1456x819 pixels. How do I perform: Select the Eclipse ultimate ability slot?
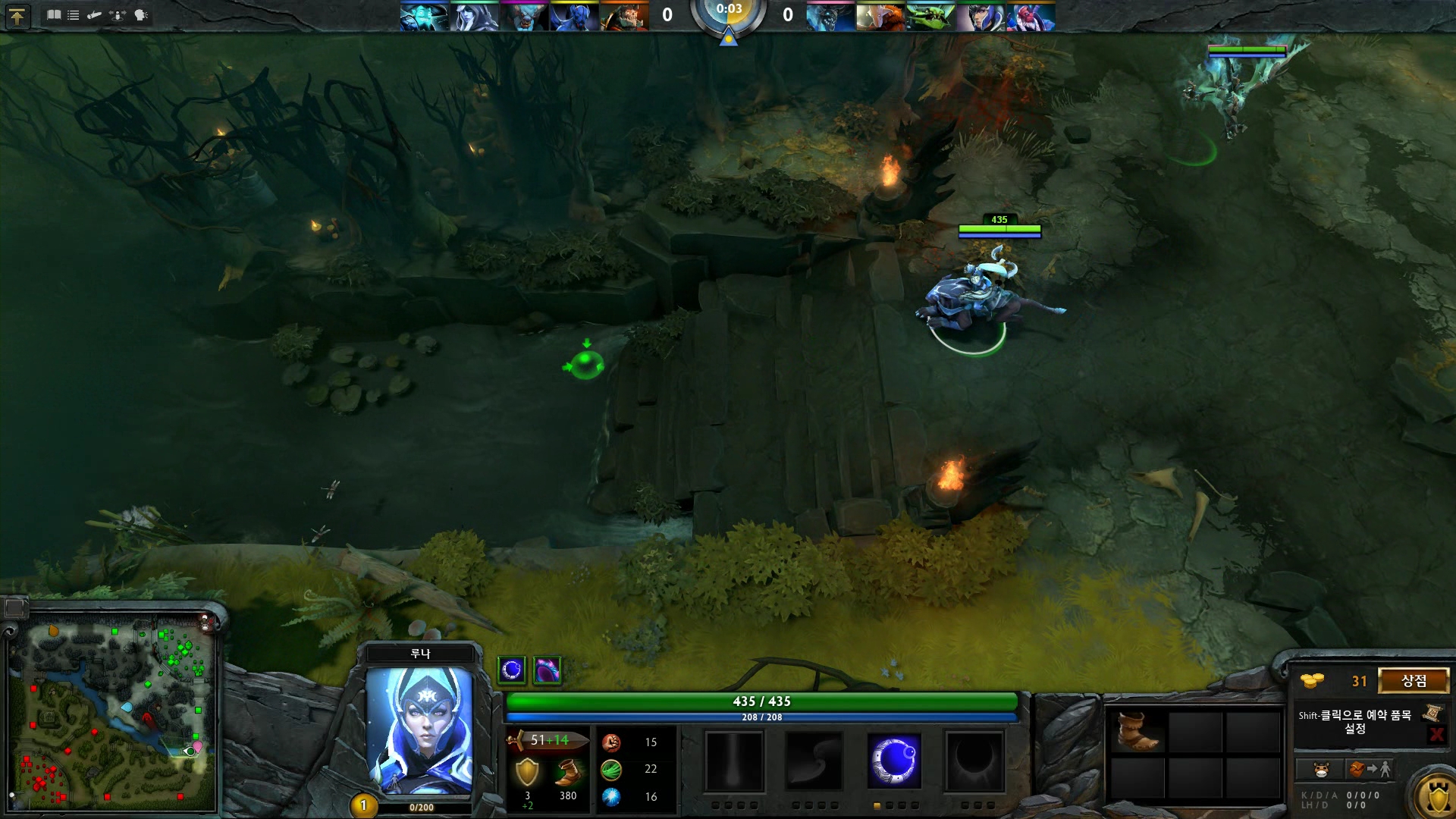(974, 761)
